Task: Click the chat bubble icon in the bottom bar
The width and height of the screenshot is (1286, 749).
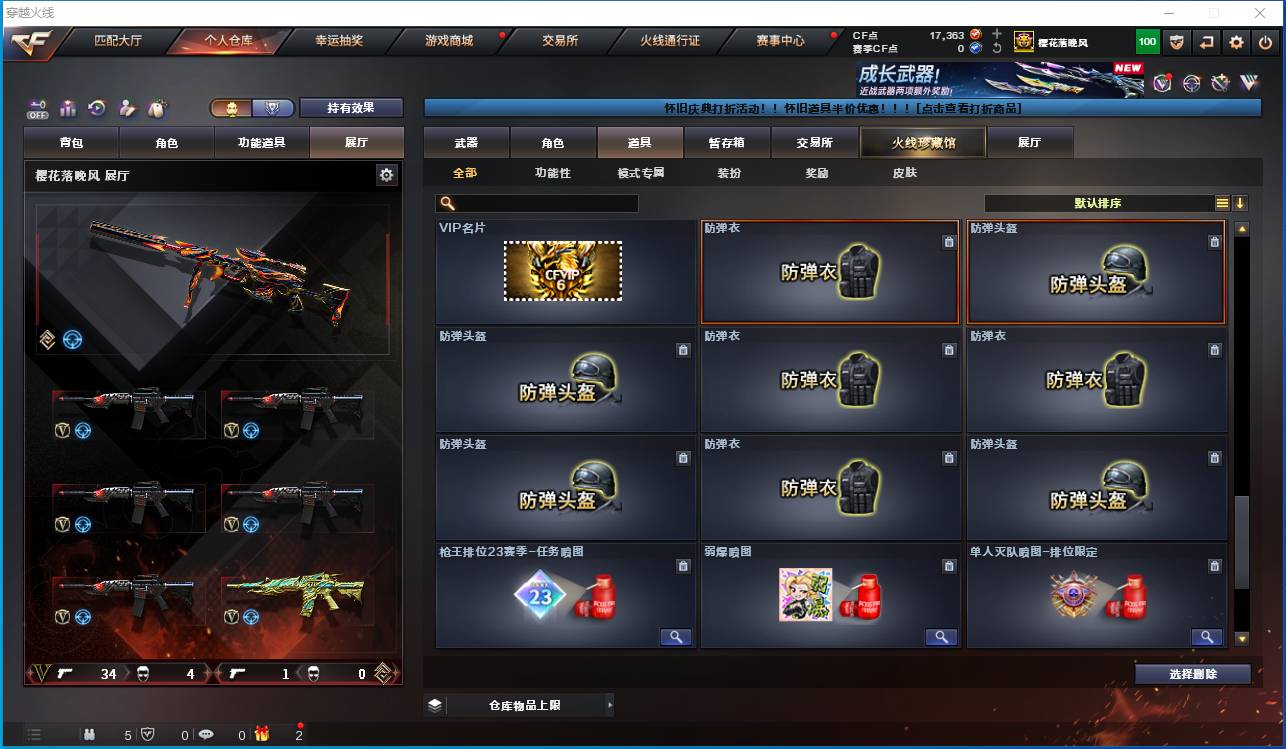Action: (x=205, y=734)
